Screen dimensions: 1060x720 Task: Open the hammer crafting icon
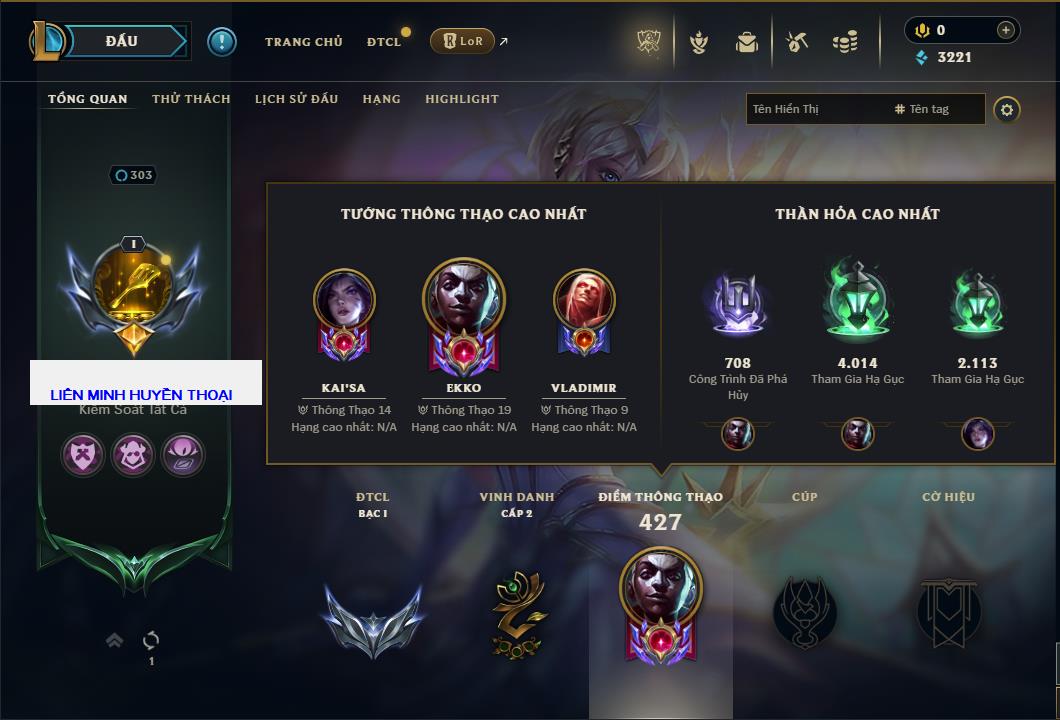796,42
